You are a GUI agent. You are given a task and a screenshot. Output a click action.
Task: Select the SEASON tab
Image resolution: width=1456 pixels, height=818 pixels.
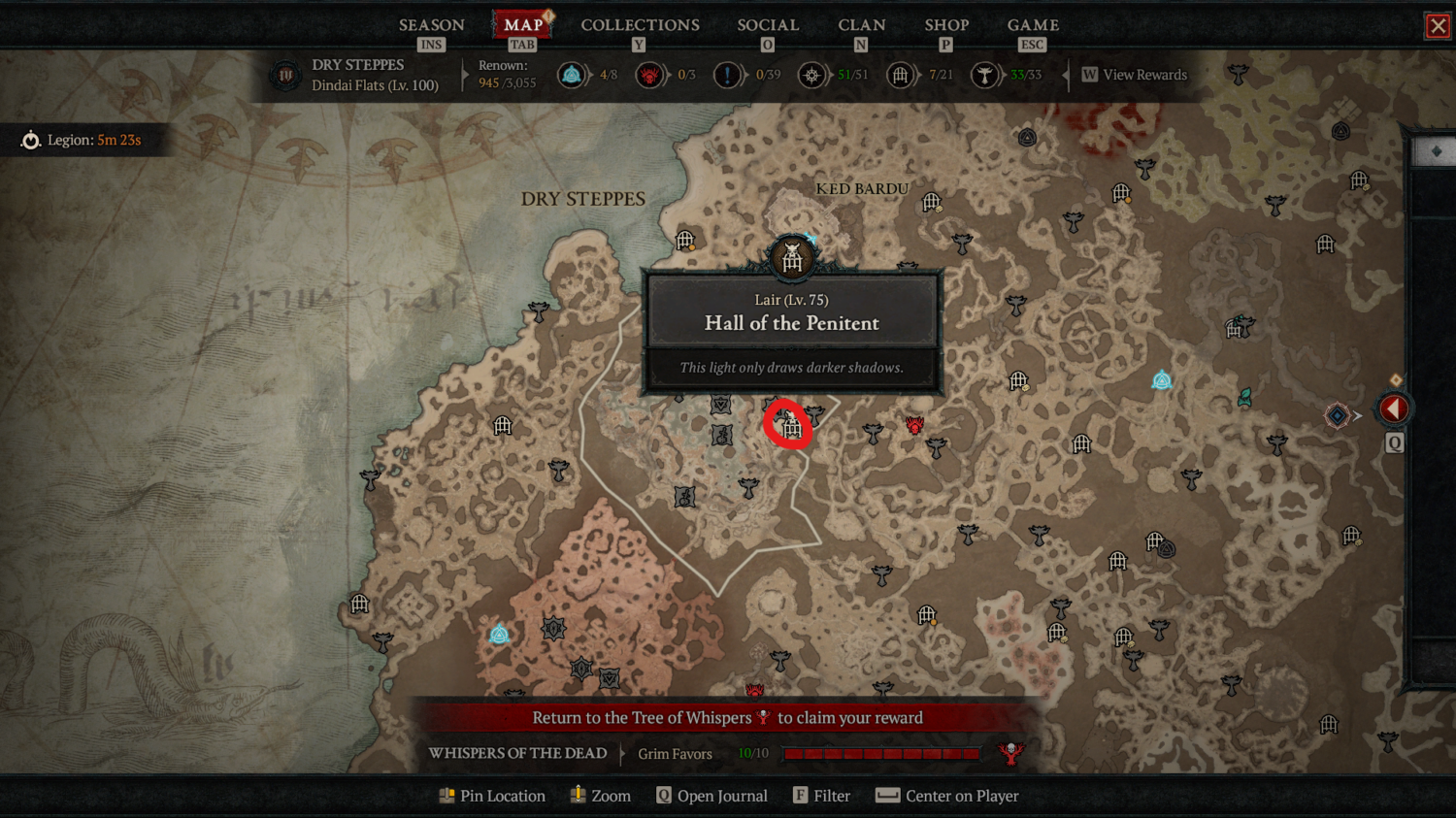(x=431, y=25)
